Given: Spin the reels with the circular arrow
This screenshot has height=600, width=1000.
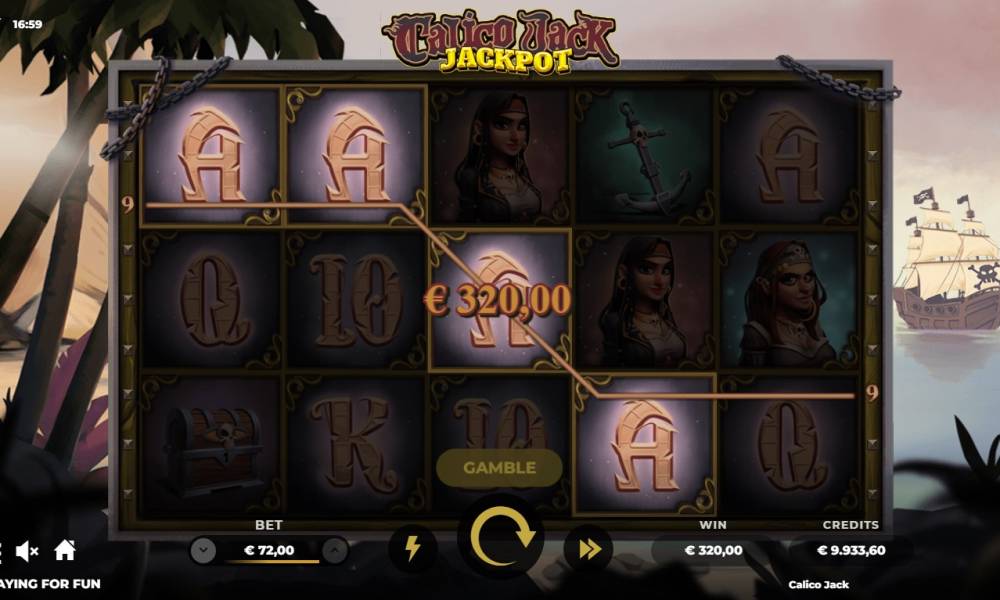Looking at the screenshot, I should 500,541.
